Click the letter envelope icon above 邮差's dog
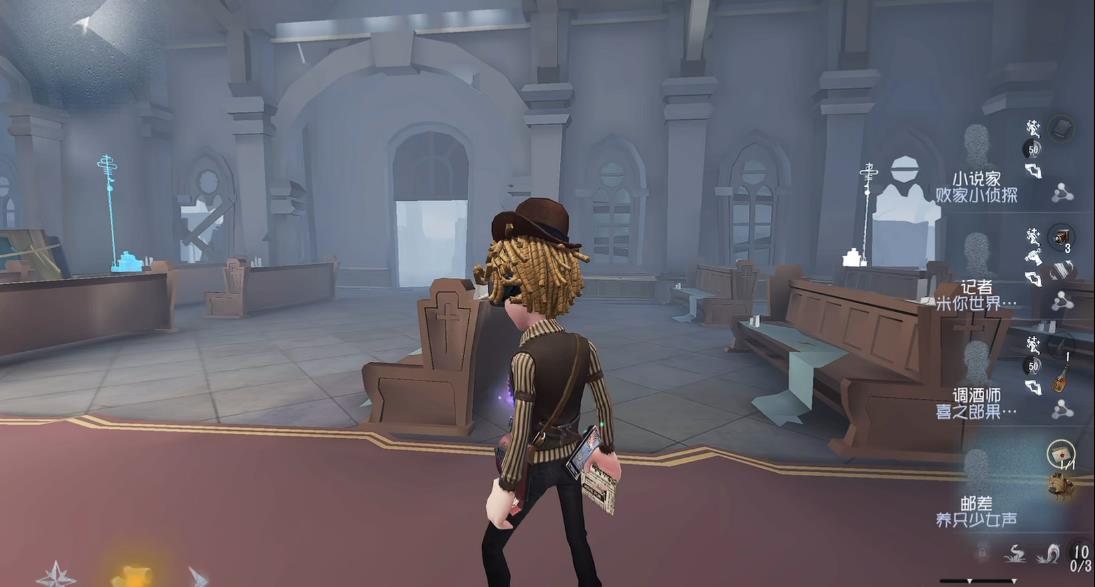Screen dimensions: 1095x587 click(1060, 455)
